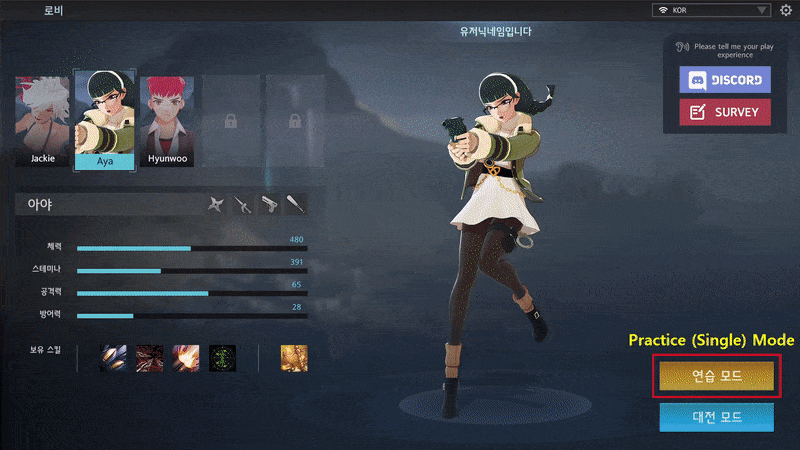The width and height of the screenshot is (800, 450).
Task: Open the Survey feedback button
Action: pyautogui.click(x=724, y=112)
